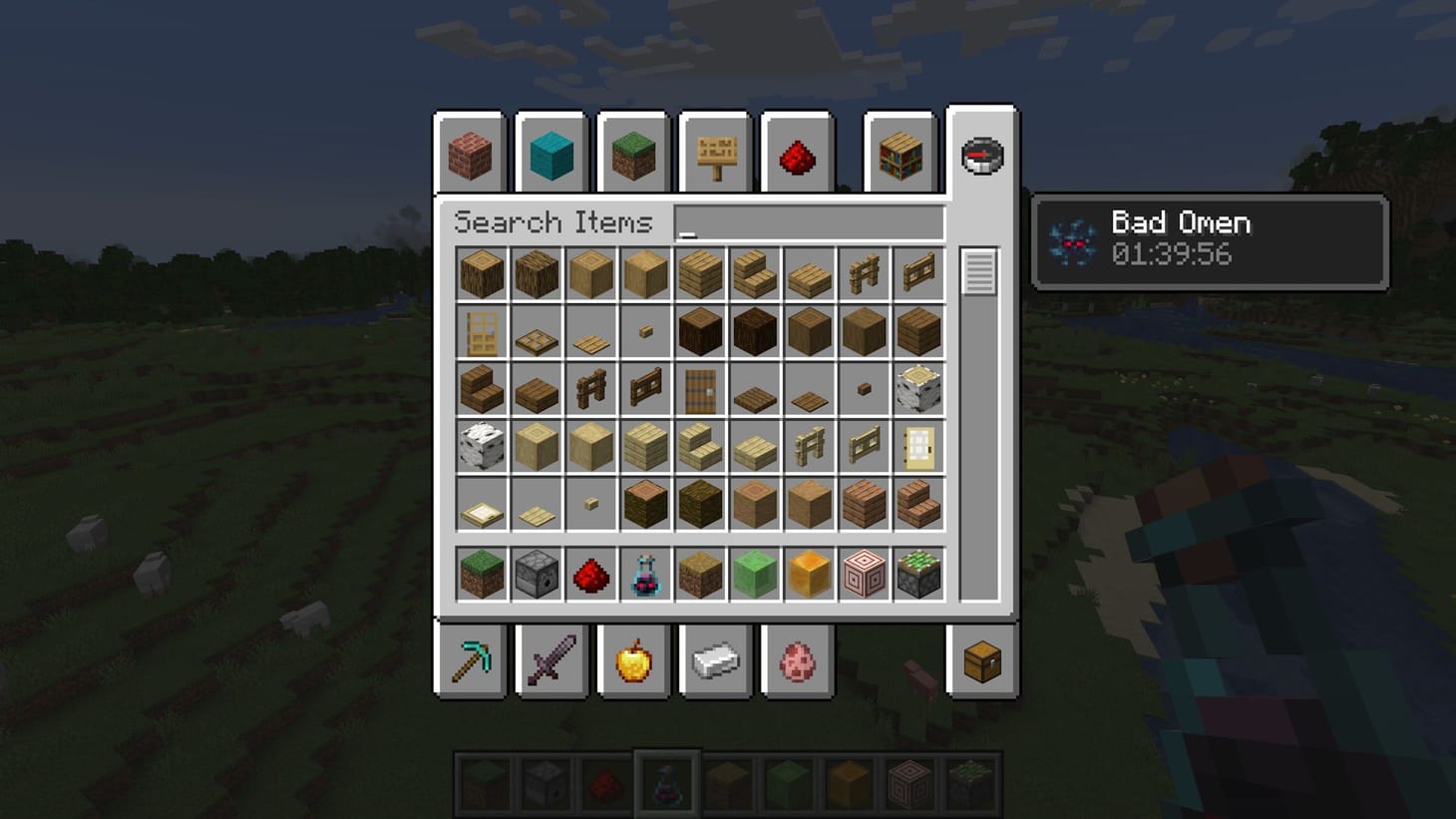Screen dimensions: 1456x819
Task: Open the Food tab golden apple icon
Action: pos(633,658)
